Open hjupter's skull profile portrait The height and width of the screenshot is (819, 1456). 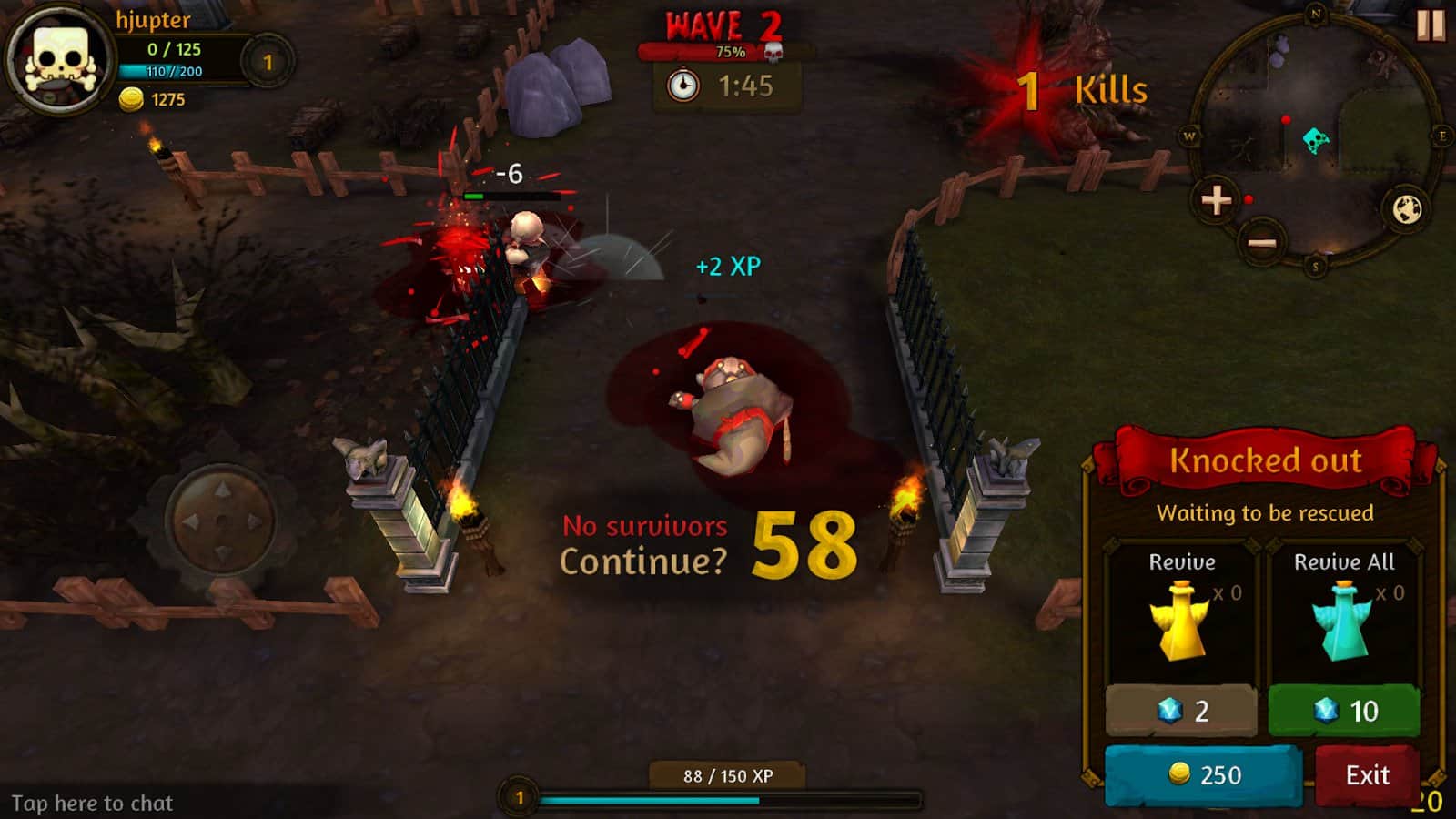pyautogui.click(x=60, y=61)
